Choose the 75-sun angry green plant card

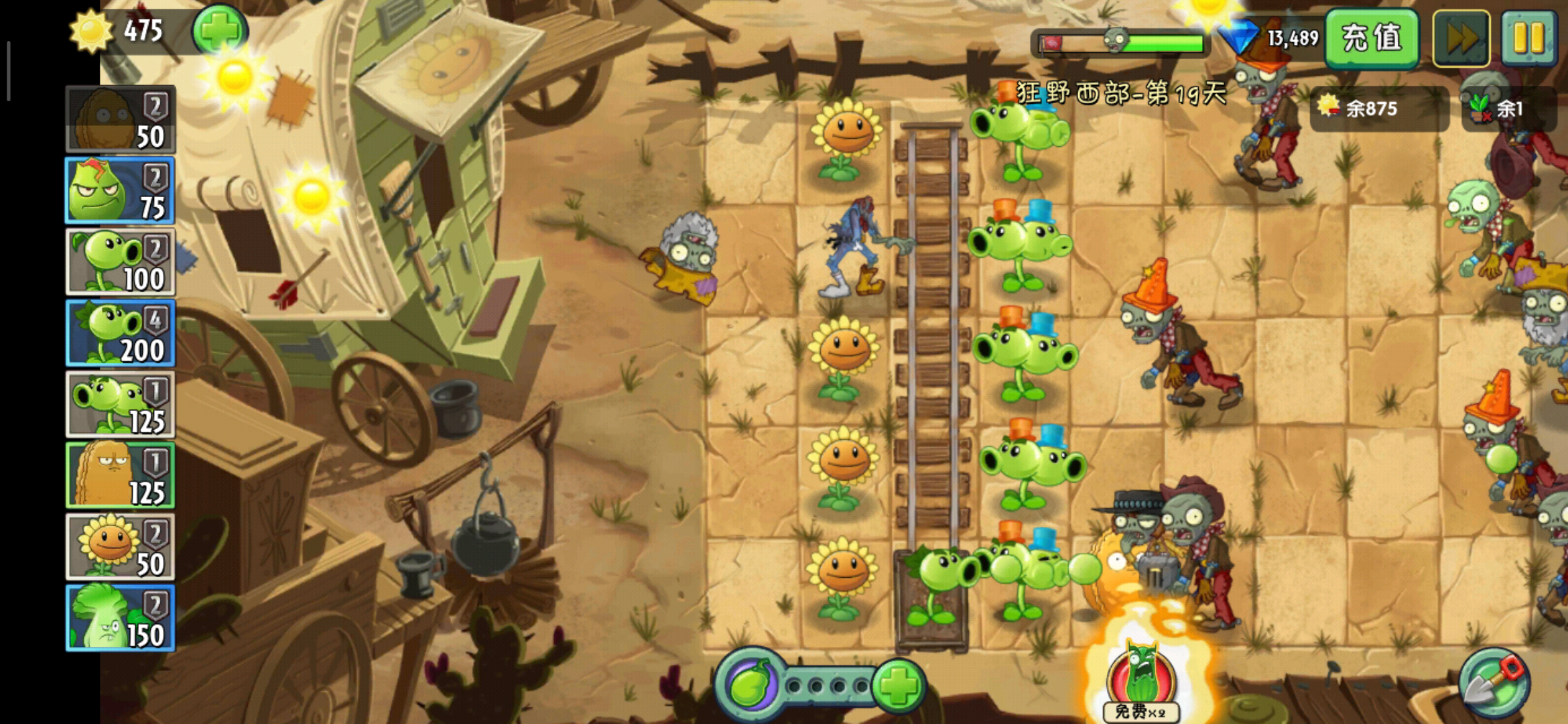tap(121, 190)
